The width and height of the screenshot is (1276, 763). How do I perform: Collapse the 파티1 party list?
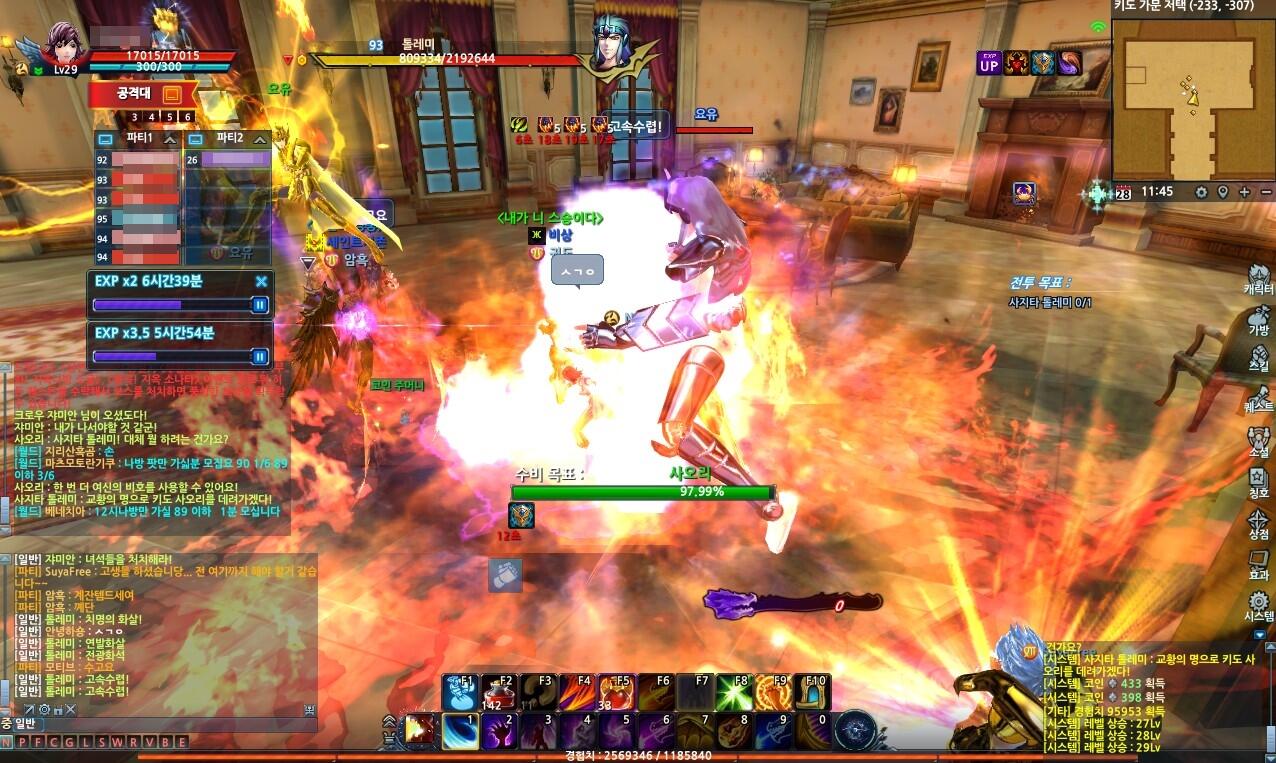click(170, 138)
